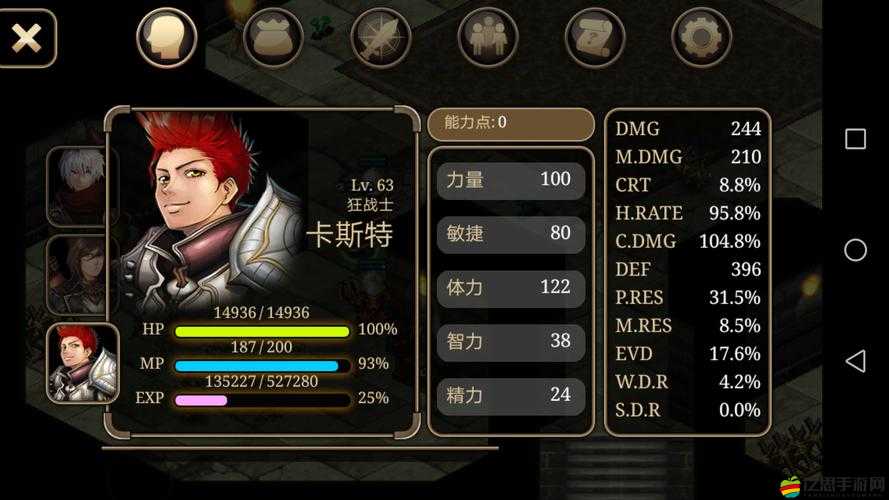Select the 体力 stamina stat row
Viewport: 889px width, 500px height.
click(x=510, y=288)
